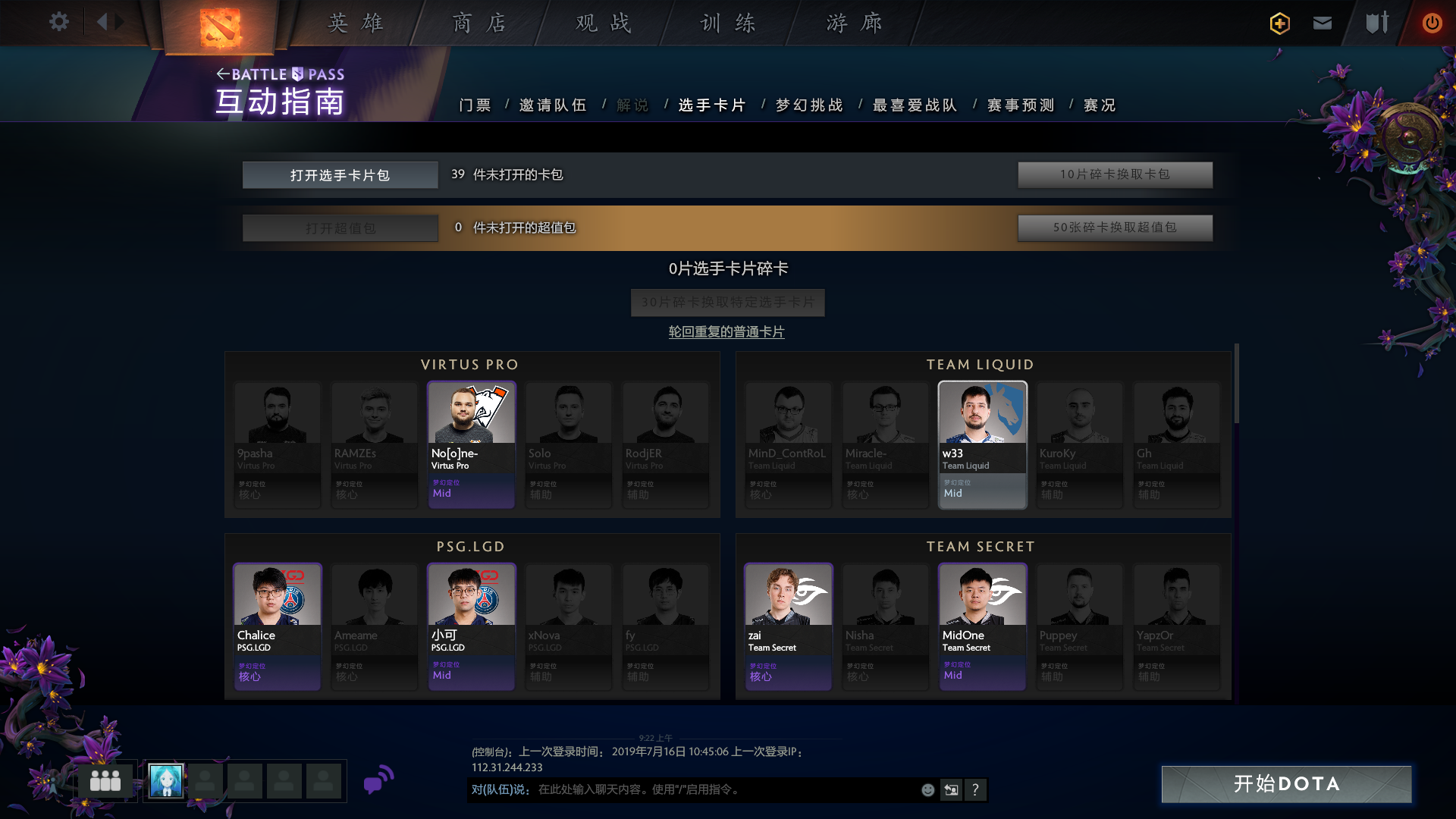Open the friends list icon at bottom left

(105, 780)
